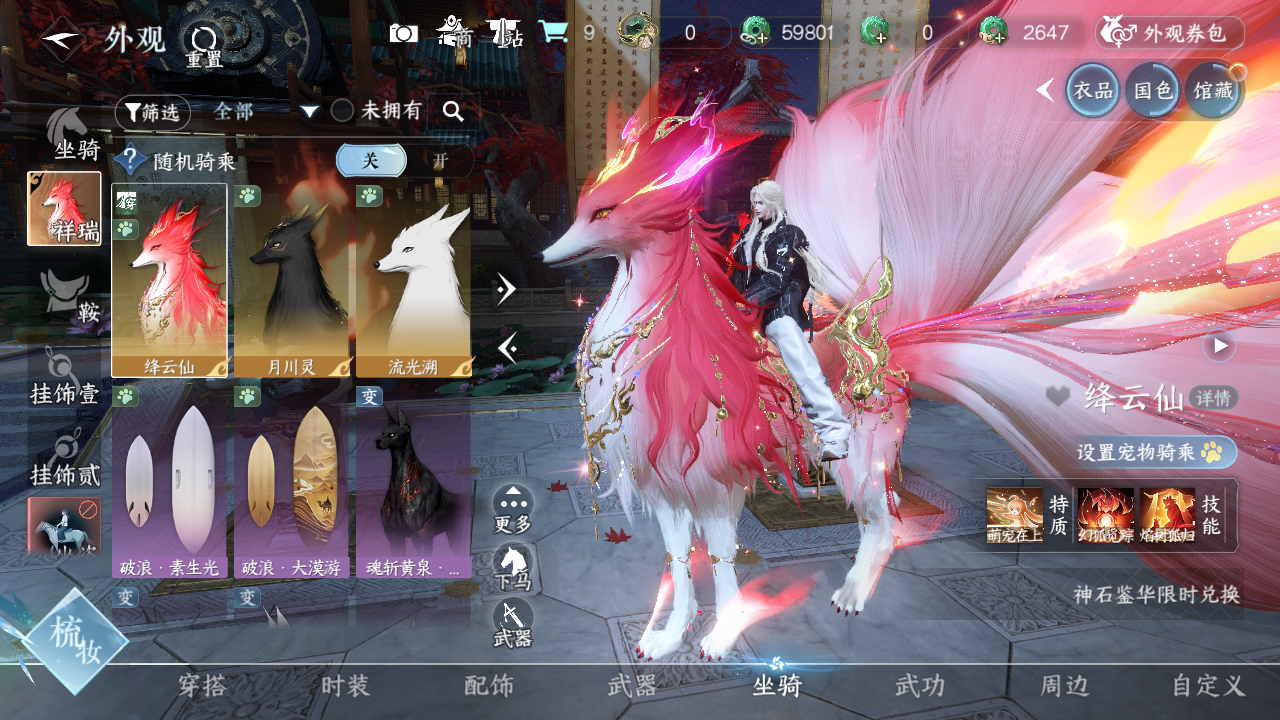Pick the 流光溯 white fox mount
The width and height of the screenshot is (1280, 720).
point(414,280)
